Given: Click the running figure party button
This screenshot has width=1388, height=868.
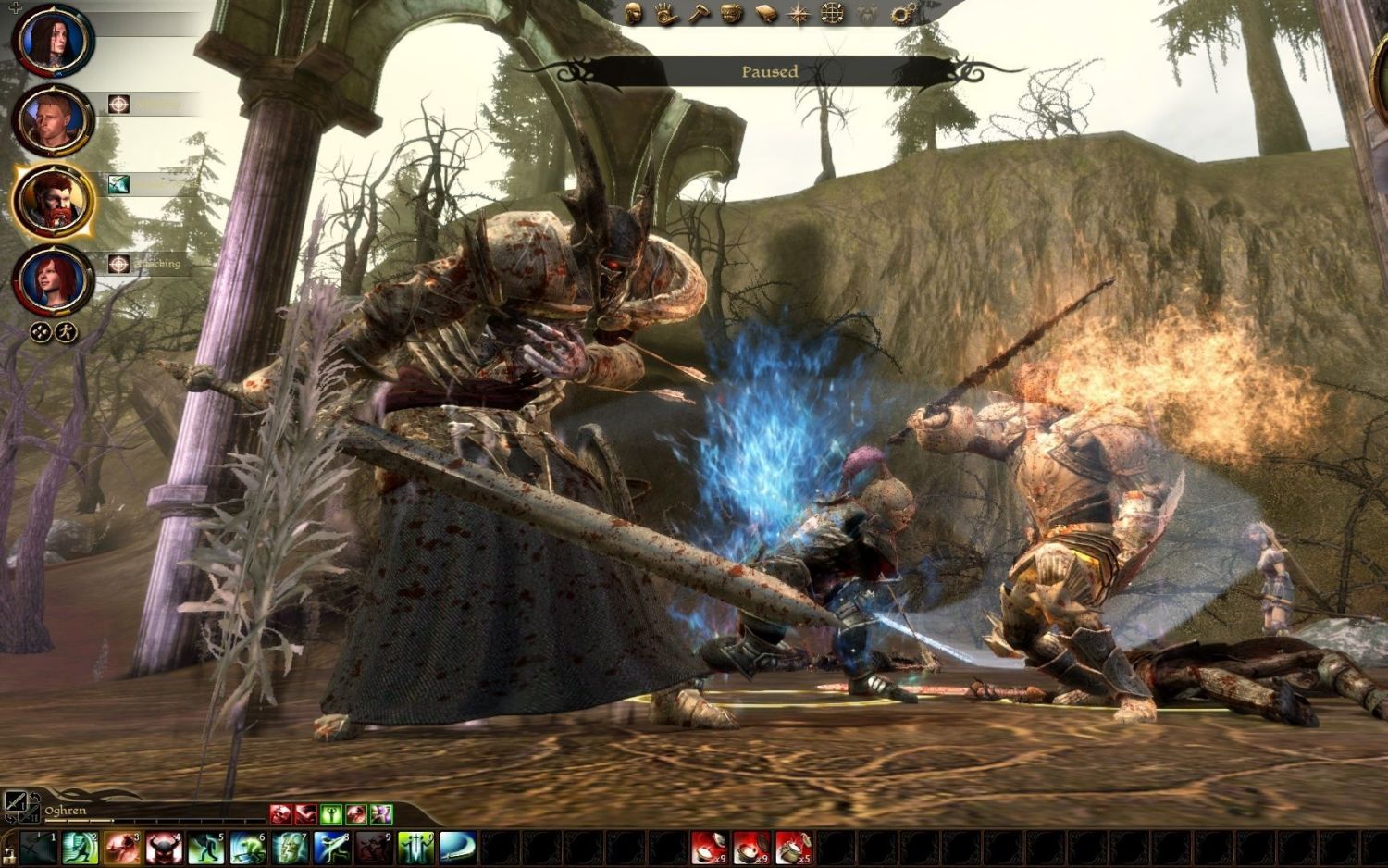Looking at the screenshot, I should (64, 331).
